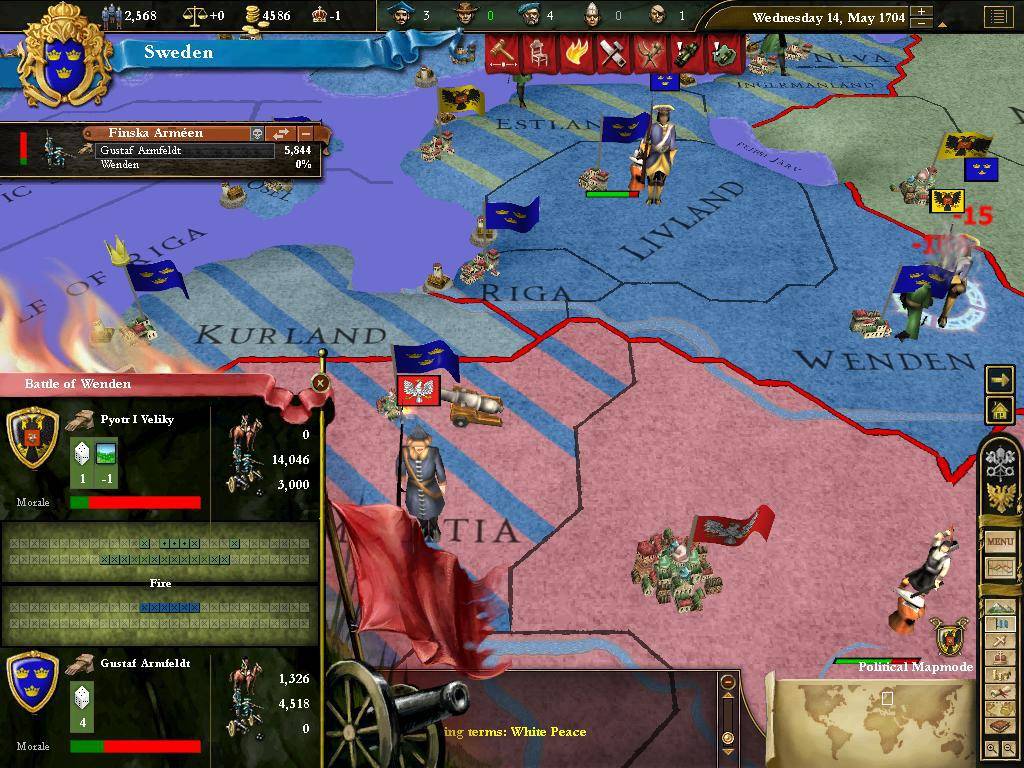
Task: Open the throne chair alert banner
Action: [x=538, y=53]
